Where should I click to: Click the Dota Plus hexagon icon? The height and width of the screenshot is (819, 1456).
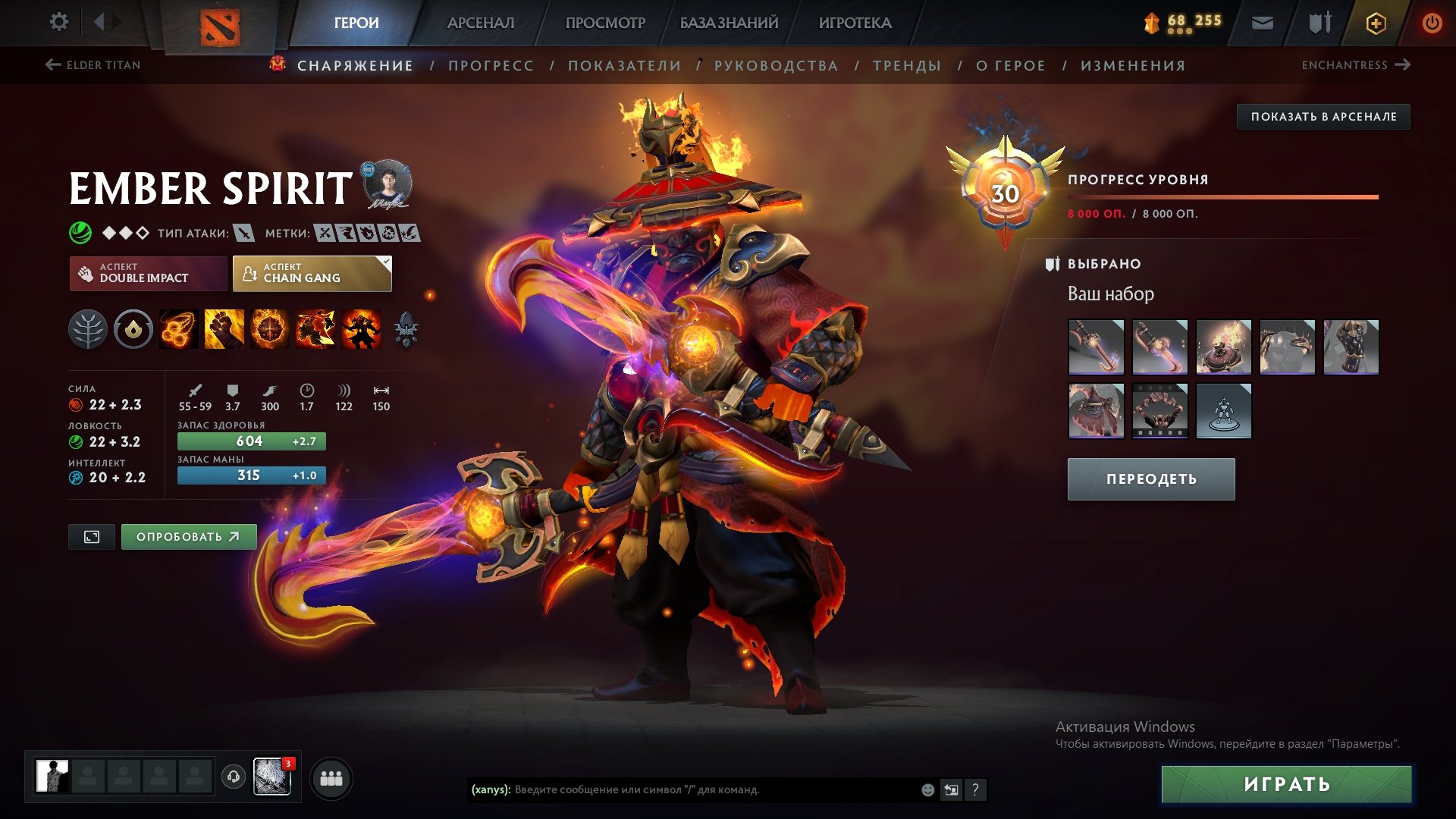point(1378,23)
